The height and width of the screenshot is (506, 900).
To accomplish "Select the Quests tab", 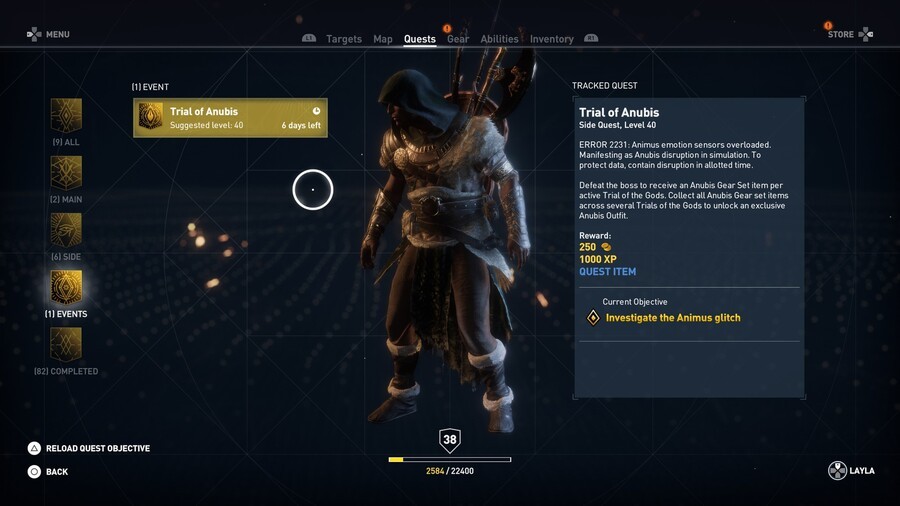I will coord(419,39).
